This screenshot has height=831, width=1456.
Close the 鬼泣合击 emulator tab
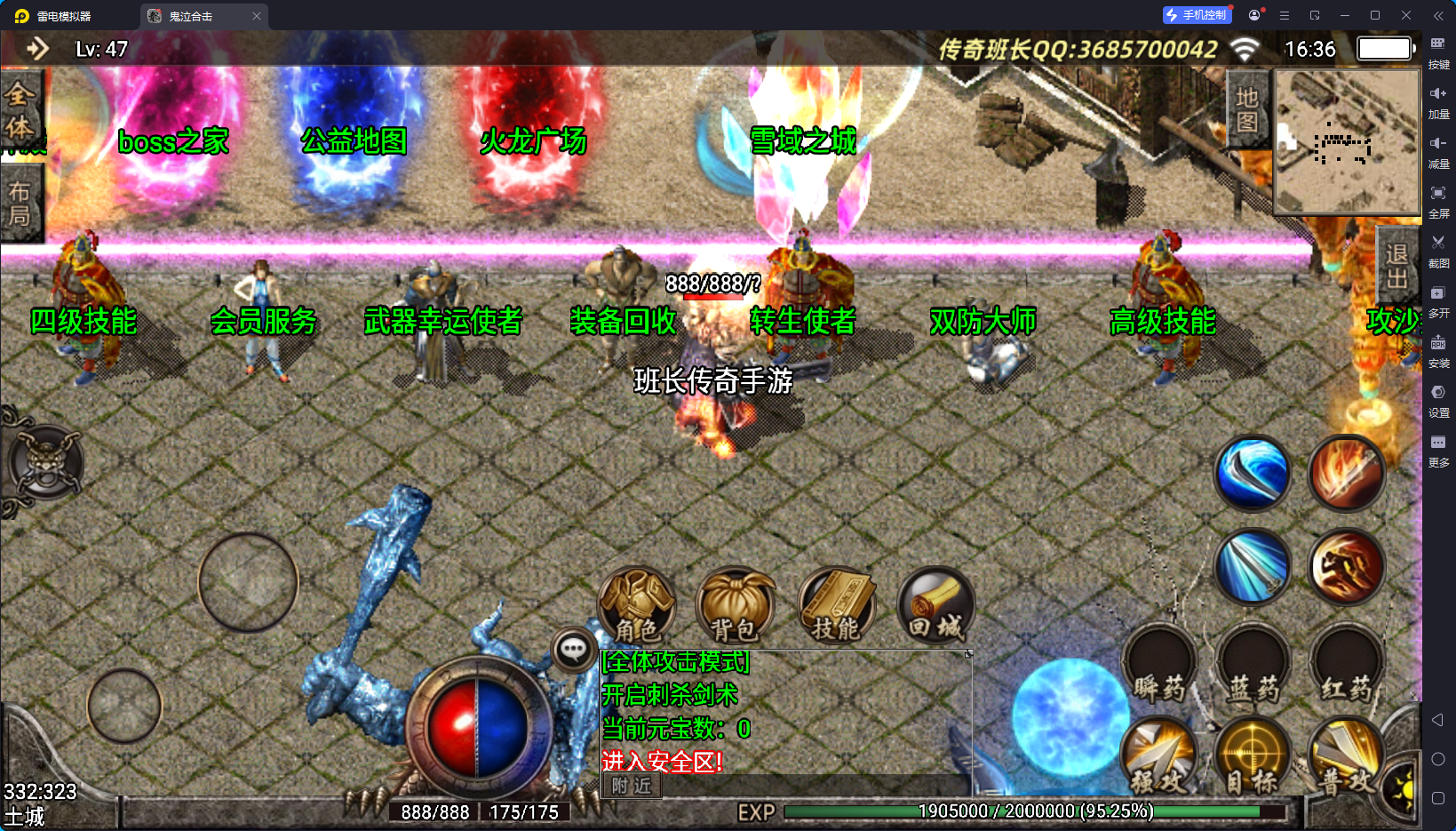[257, 16]
